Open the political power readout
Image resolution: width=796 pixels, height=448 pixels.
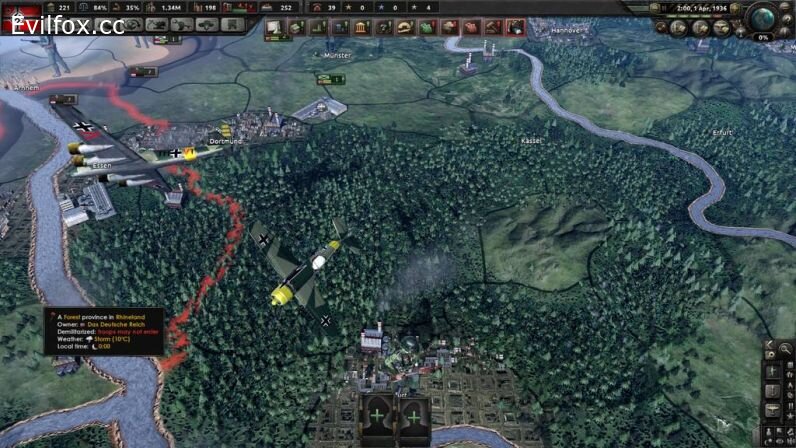(x=61, y=6)
